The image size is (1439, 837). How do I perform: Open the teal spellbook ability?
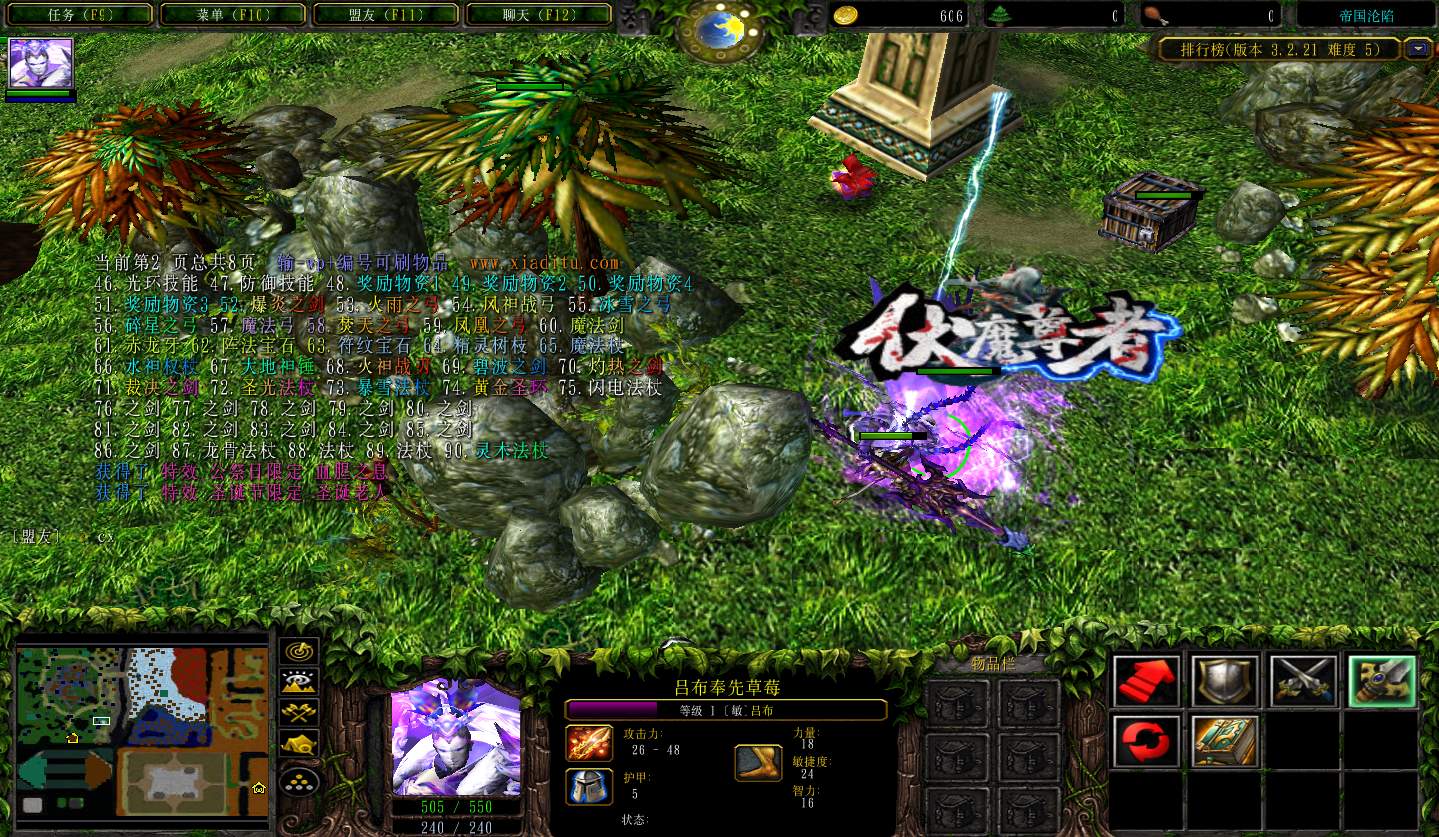[x=1224, y=741]
